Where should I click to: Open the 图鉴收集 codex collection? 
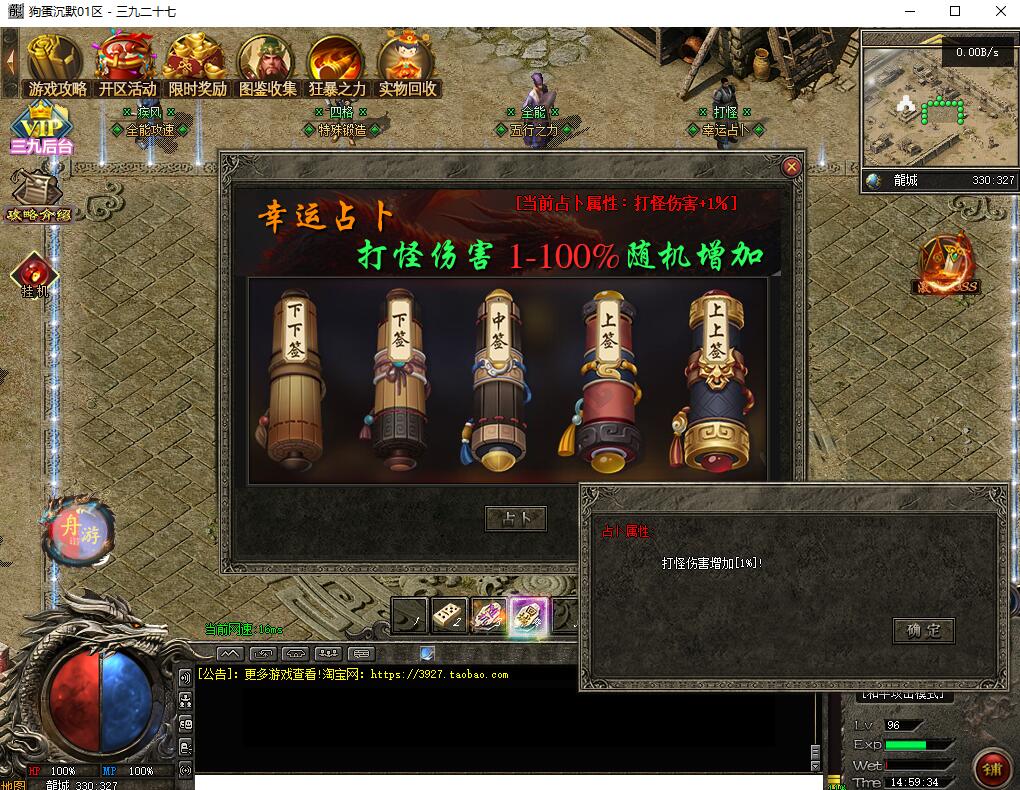click(x=267, y=65)
